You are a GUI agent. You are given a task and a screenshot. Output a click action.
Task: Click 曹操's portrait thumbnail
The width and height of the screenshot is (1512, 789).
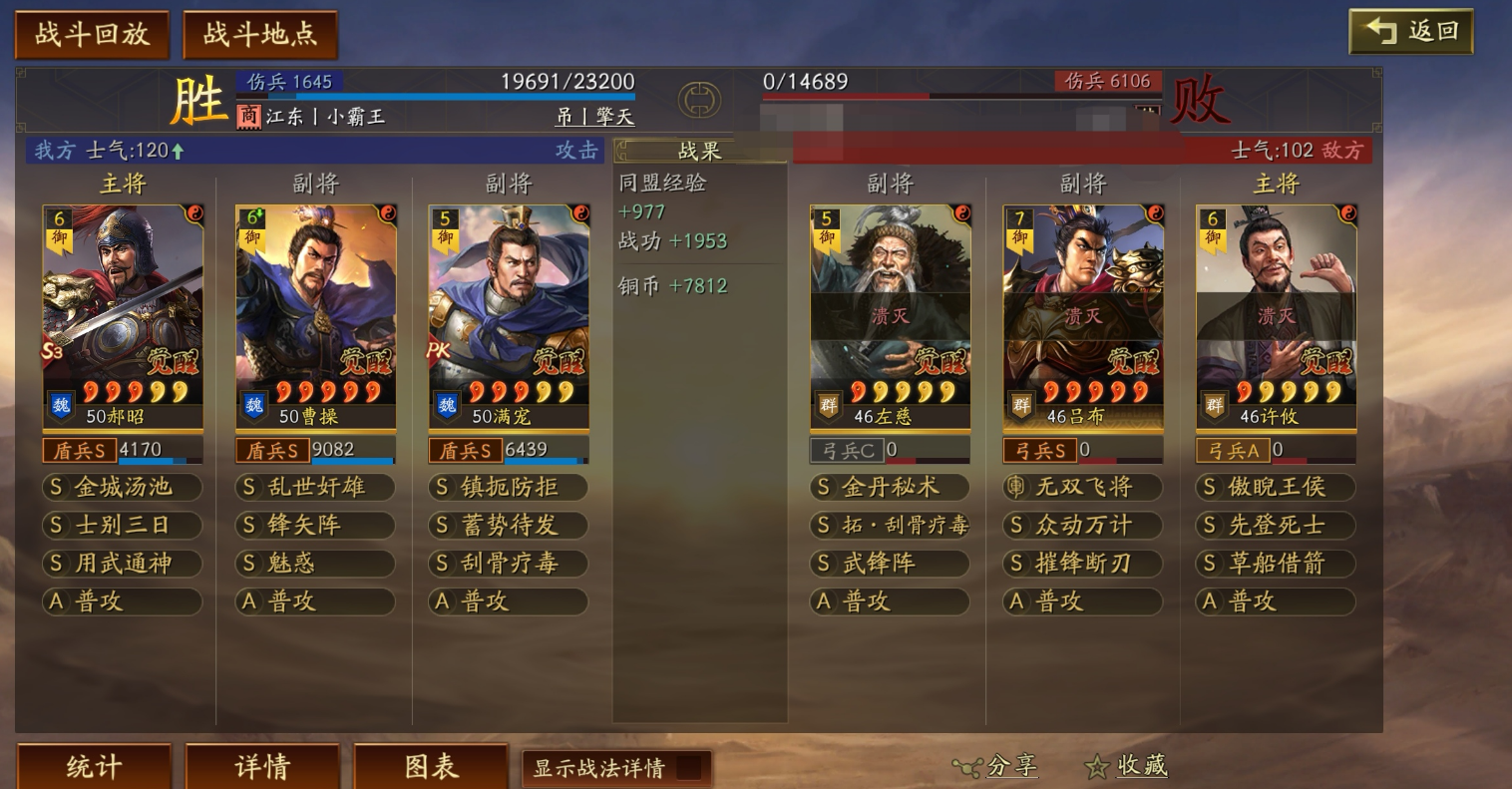click(315, 299)
